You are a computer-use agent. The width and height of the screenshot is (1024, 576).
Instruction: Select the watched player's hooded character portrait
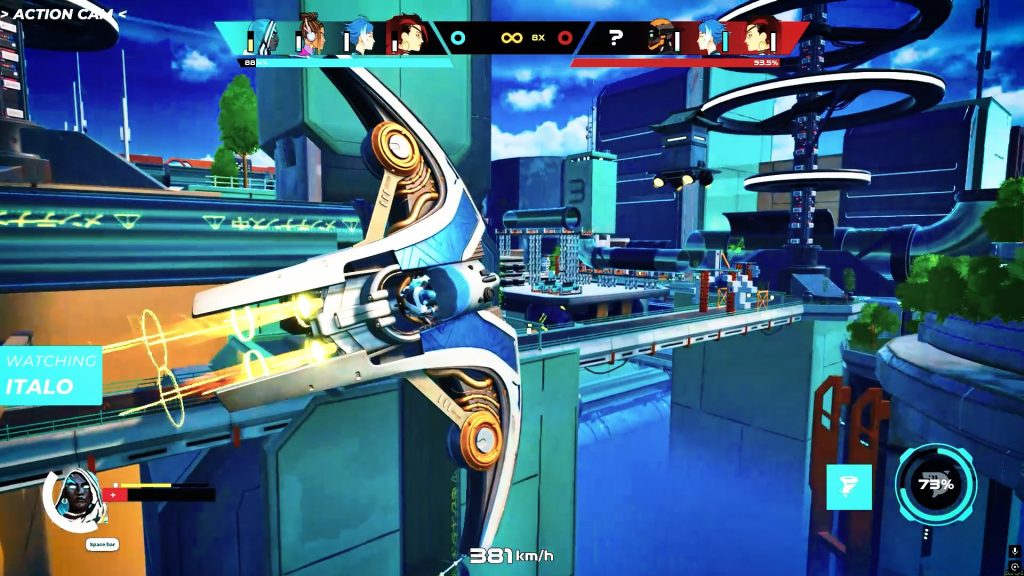[72, 496]
